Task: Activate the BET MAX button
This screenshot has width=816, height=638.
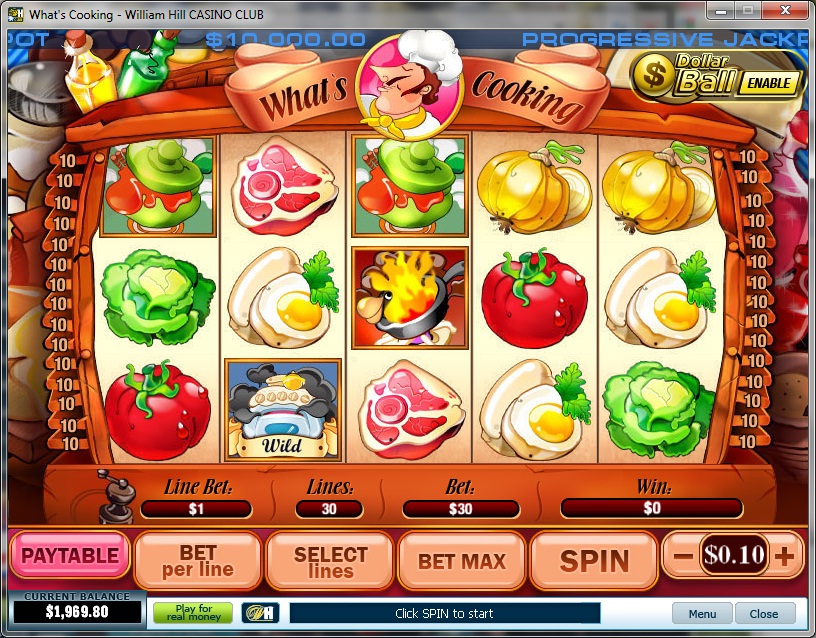Action: pos(462,560)
